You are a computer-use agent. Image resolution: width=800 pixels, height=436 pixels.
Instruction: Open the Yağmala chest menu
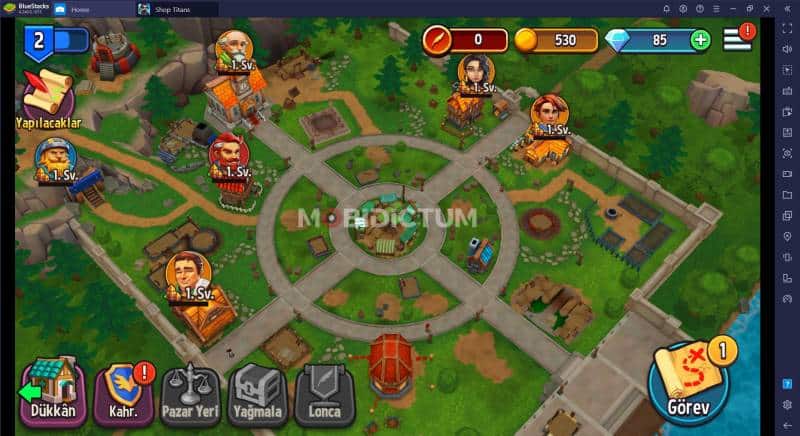pyautogui.click(x=257, y=392)
